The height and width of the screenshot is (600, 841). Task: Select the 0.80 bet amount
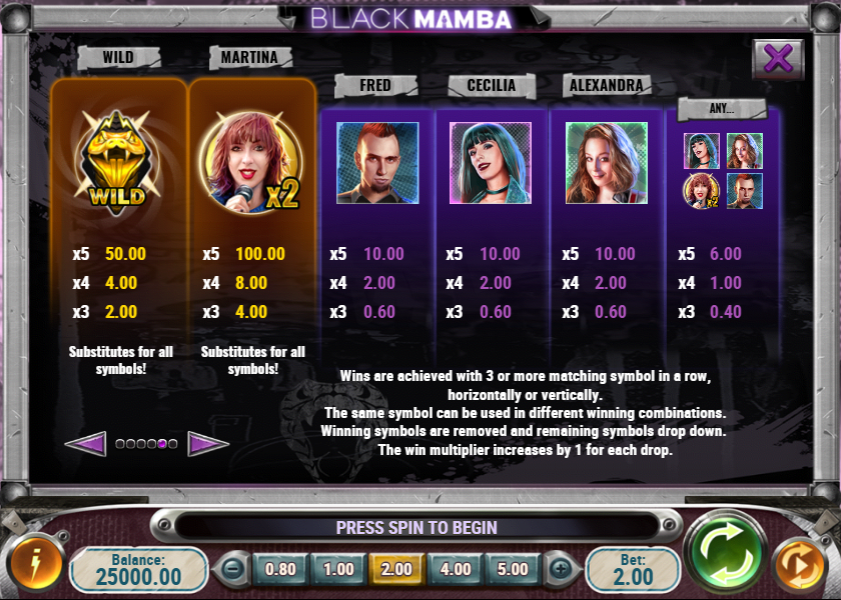[280, 569]
